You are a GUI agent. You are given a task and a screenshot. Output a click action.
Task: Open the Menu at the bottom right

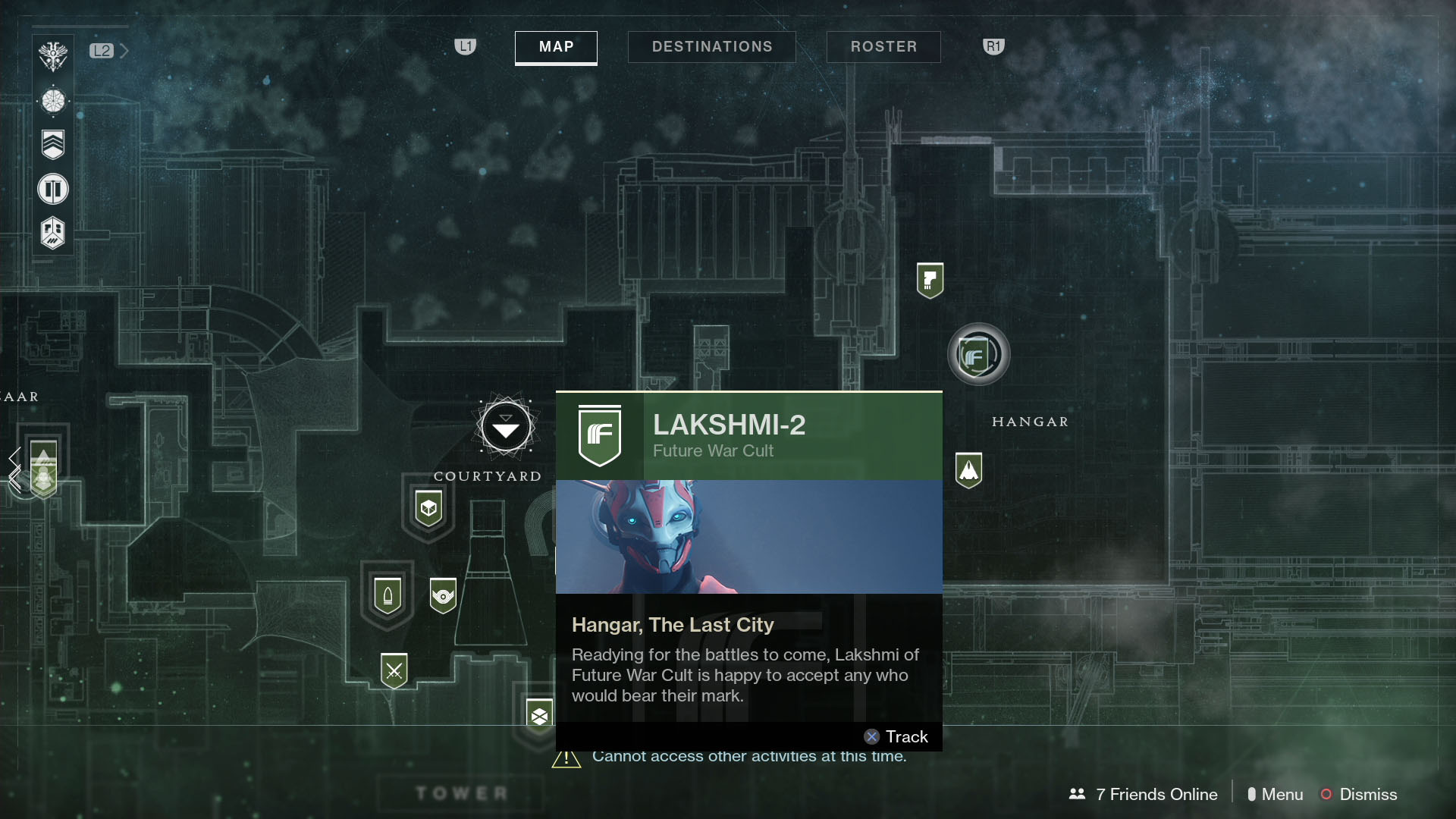click(1282, 795)
